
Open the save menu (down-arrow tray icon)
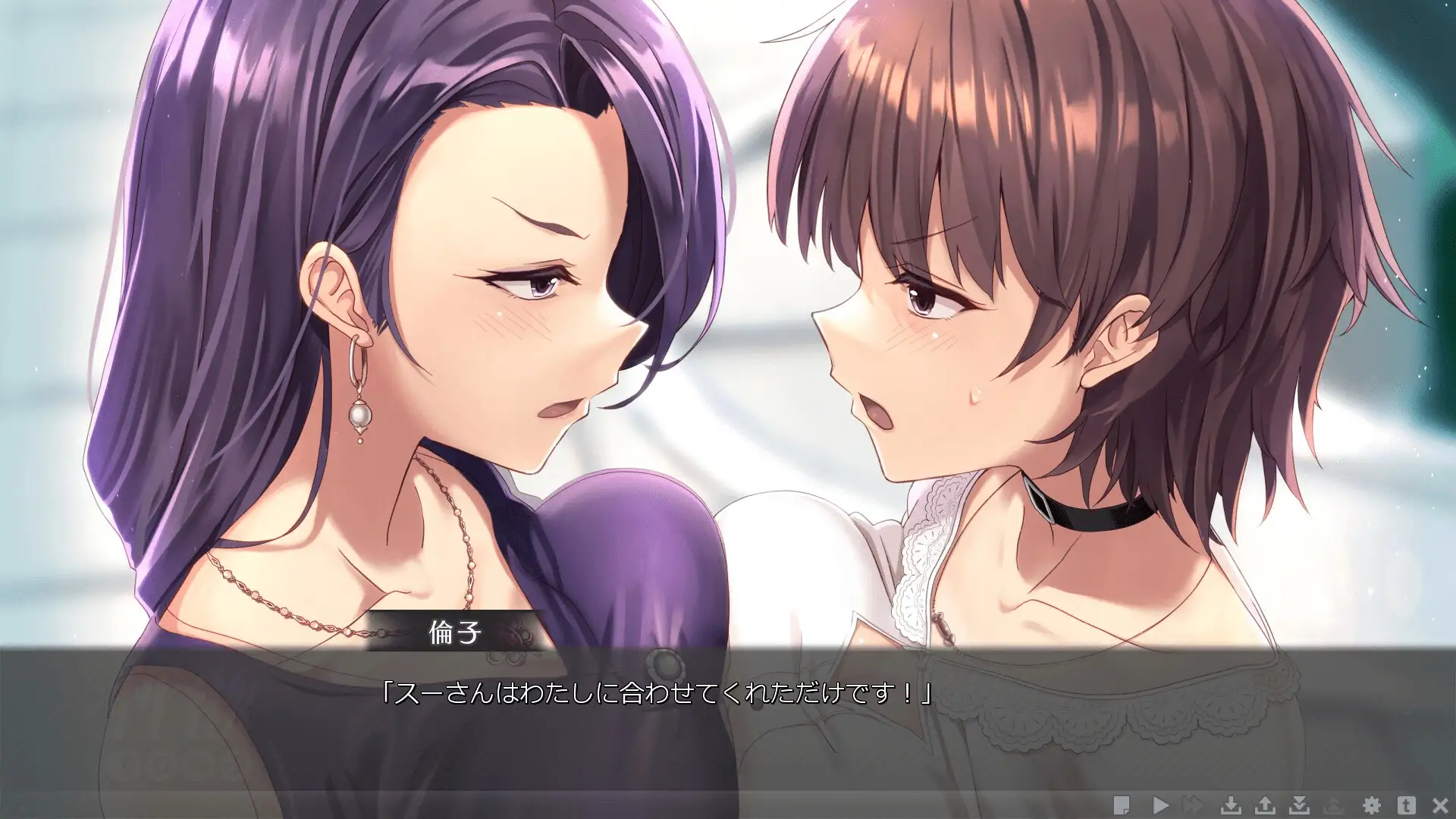click(1231, 805)
